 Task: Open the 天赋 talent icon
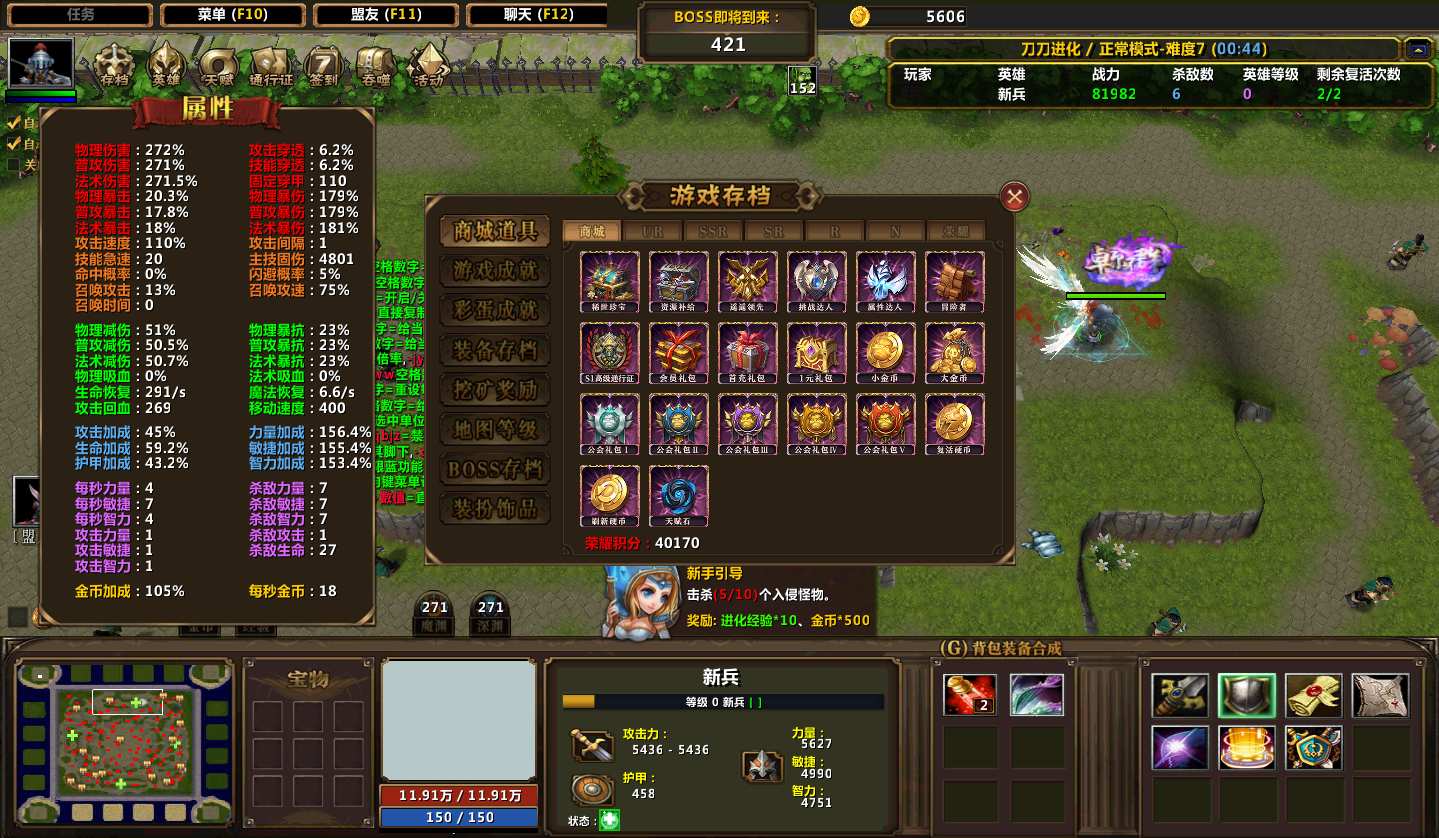pos(218,65)
